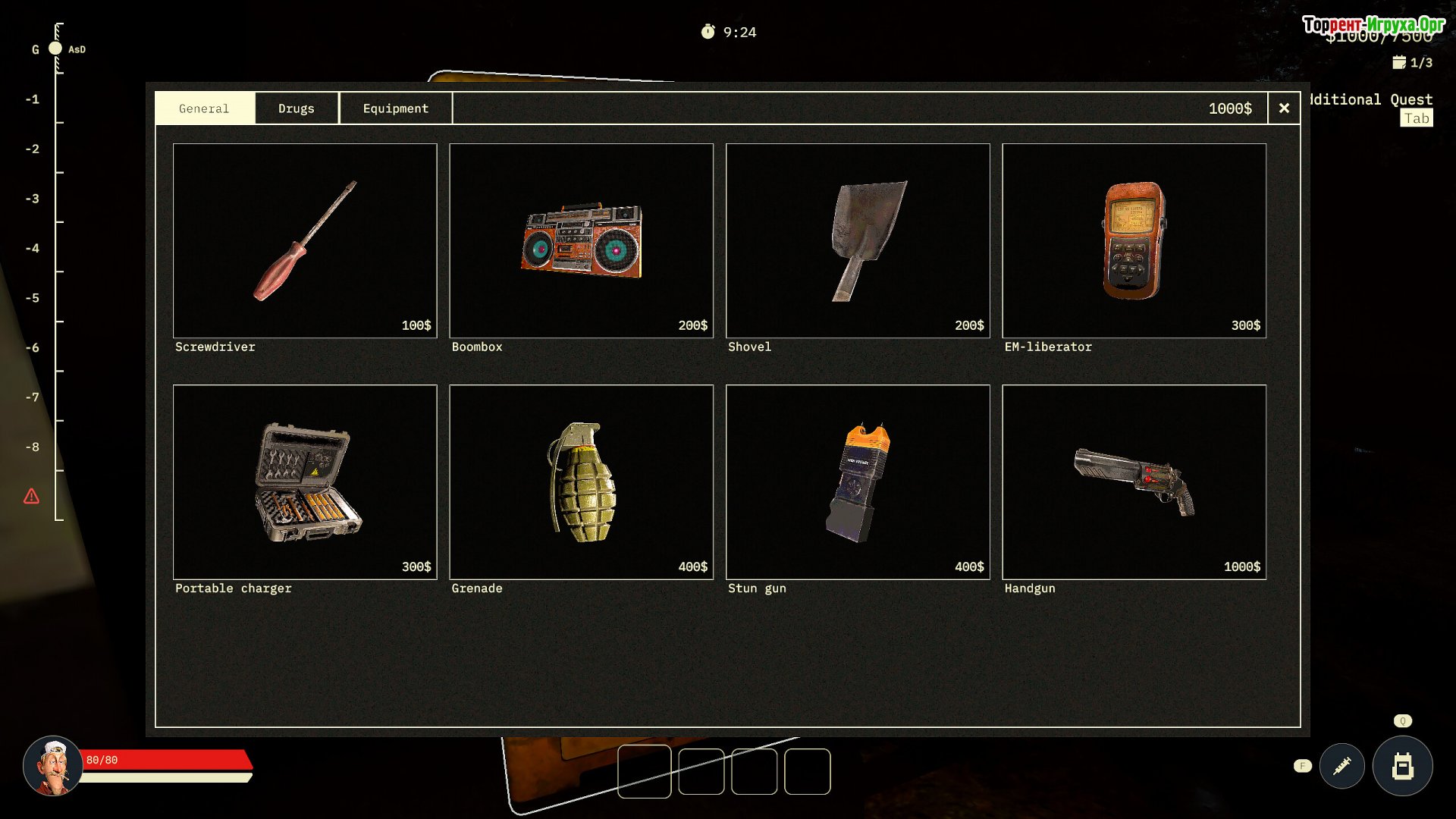Purchase the Handgun for 1000$
1456x819 pixels.
coord(1134,482)
